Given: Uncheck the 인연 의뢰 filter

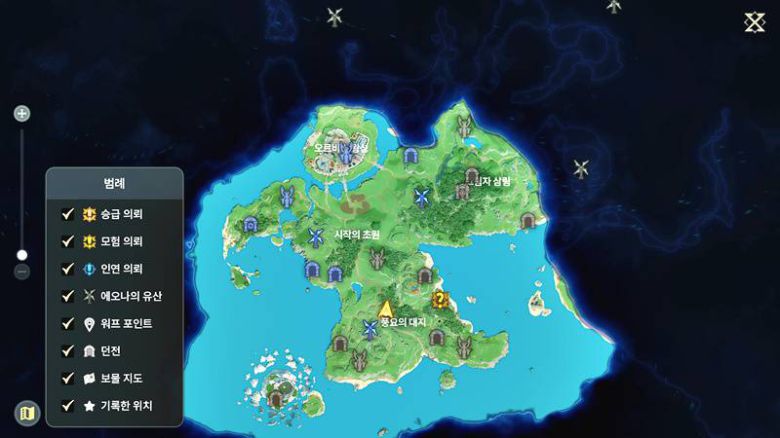Looking at the screenshot, I should coord(68,269).
